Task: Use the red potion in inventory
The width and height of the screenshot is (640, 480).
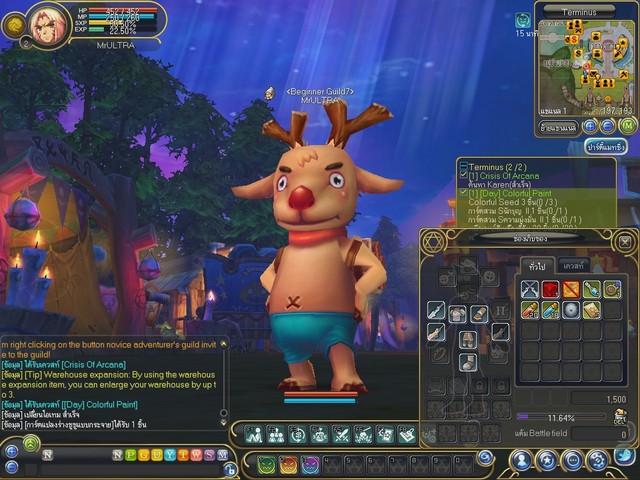Action: pos(529,310)
